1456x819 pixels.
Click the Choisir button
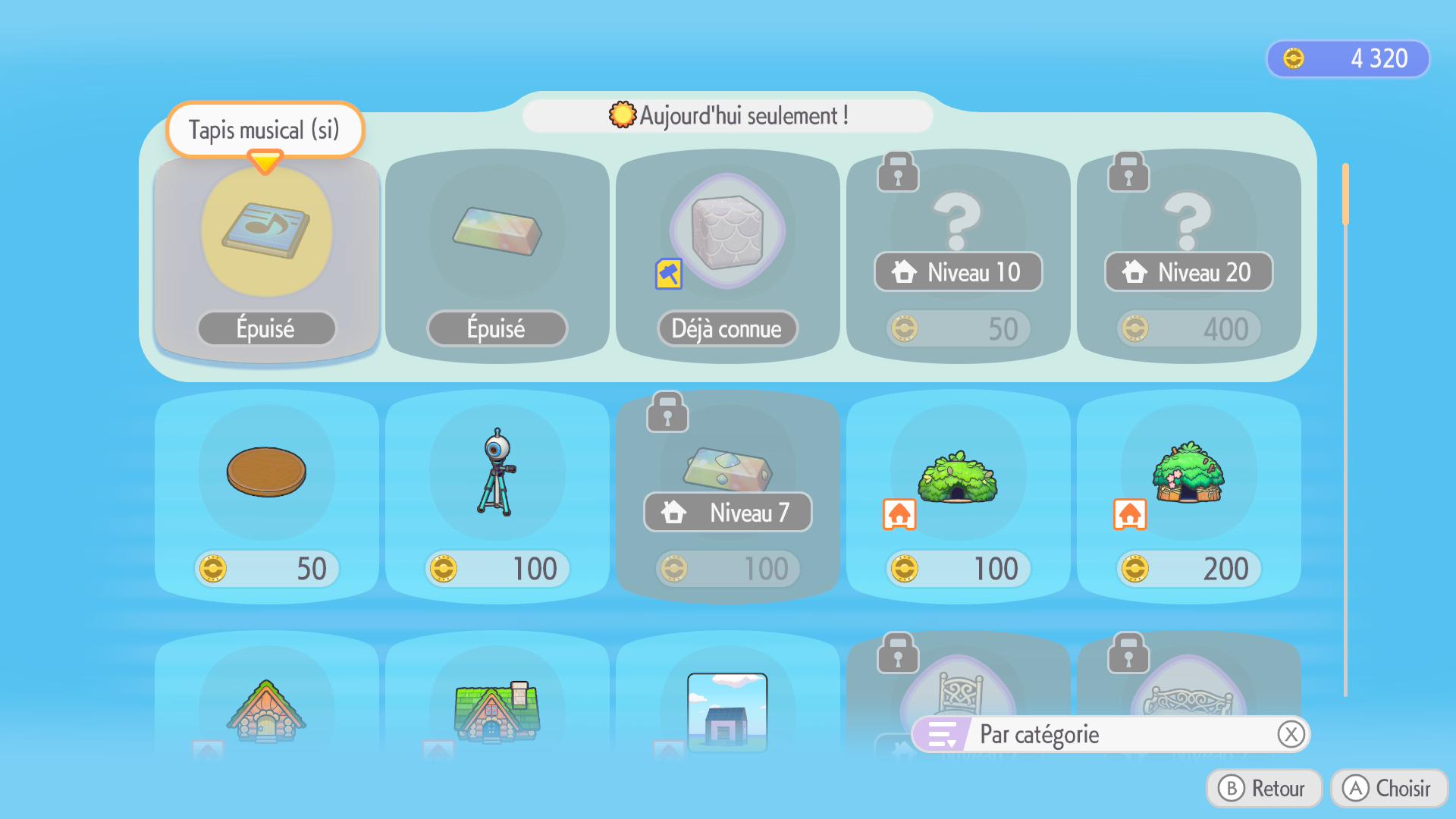1389,789
